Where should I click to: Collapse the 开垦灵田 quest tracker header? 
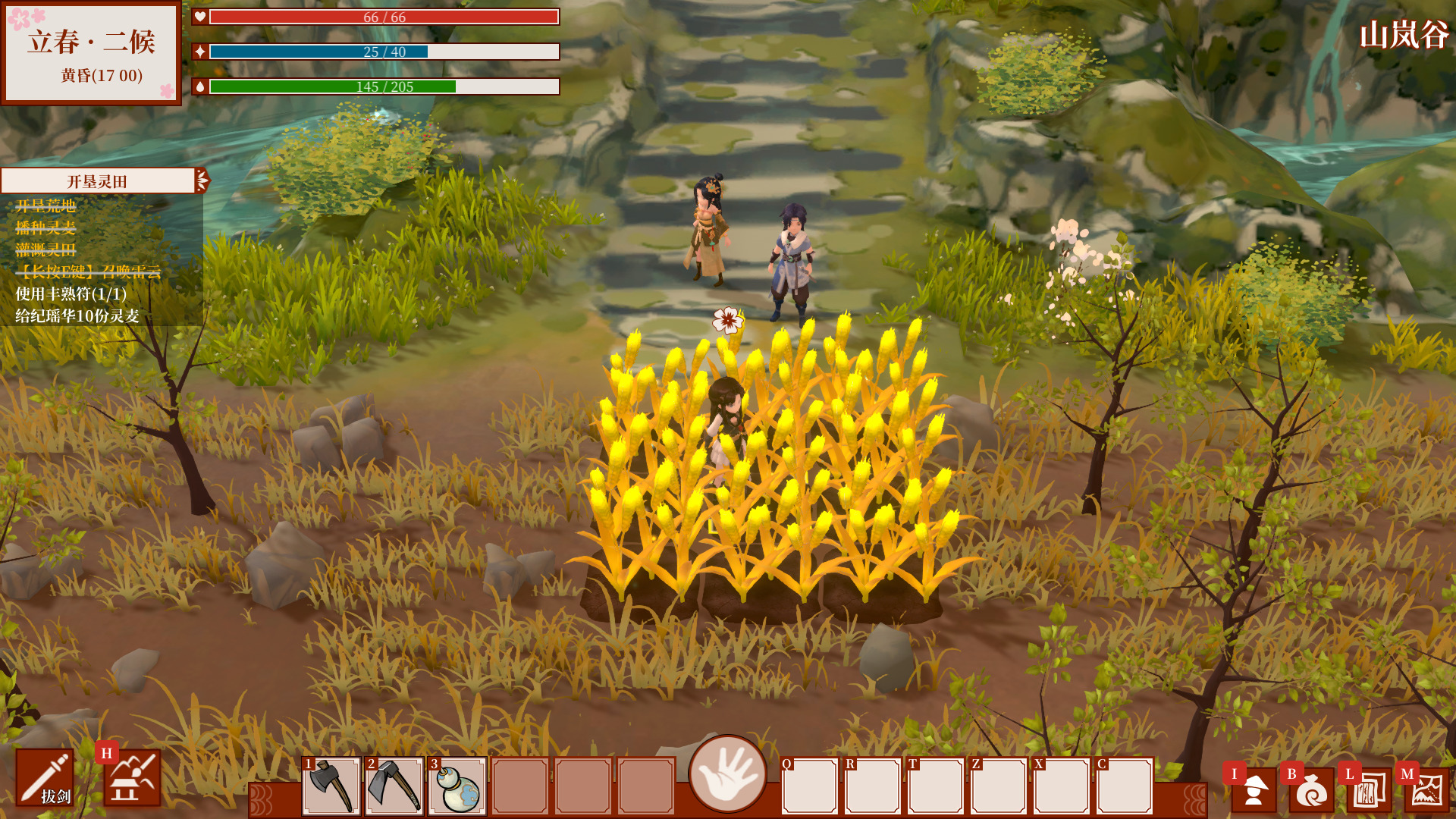(x=202, y=180)
